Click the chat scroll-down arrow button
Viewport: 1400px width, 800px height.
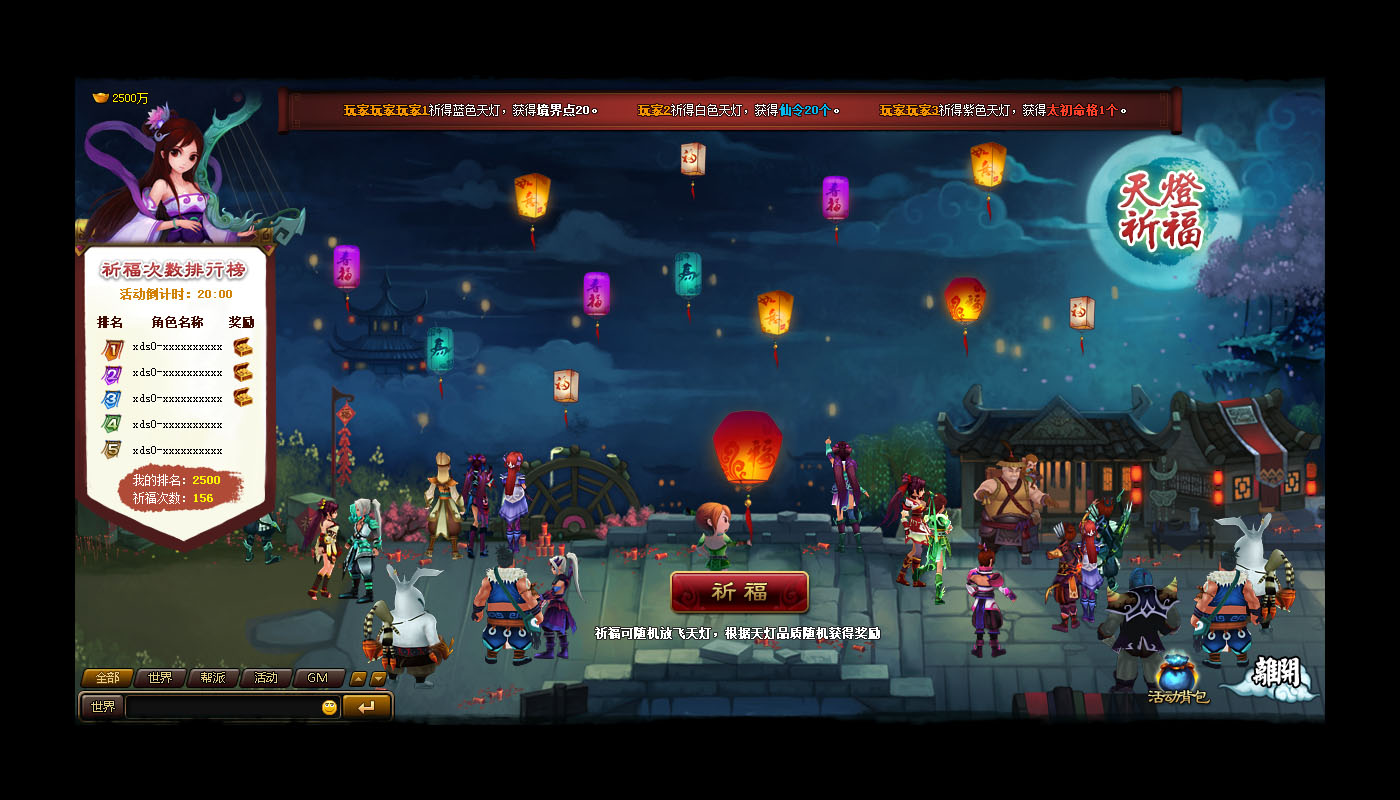tap(378, 678)
